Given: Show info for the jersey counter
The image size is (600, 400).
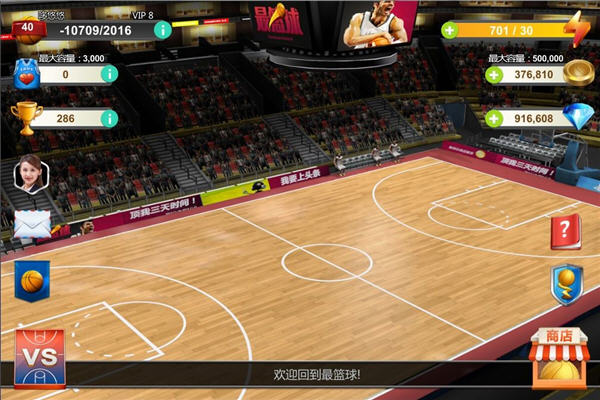Looking at the screenshot, I should click(x=108, y=74).
